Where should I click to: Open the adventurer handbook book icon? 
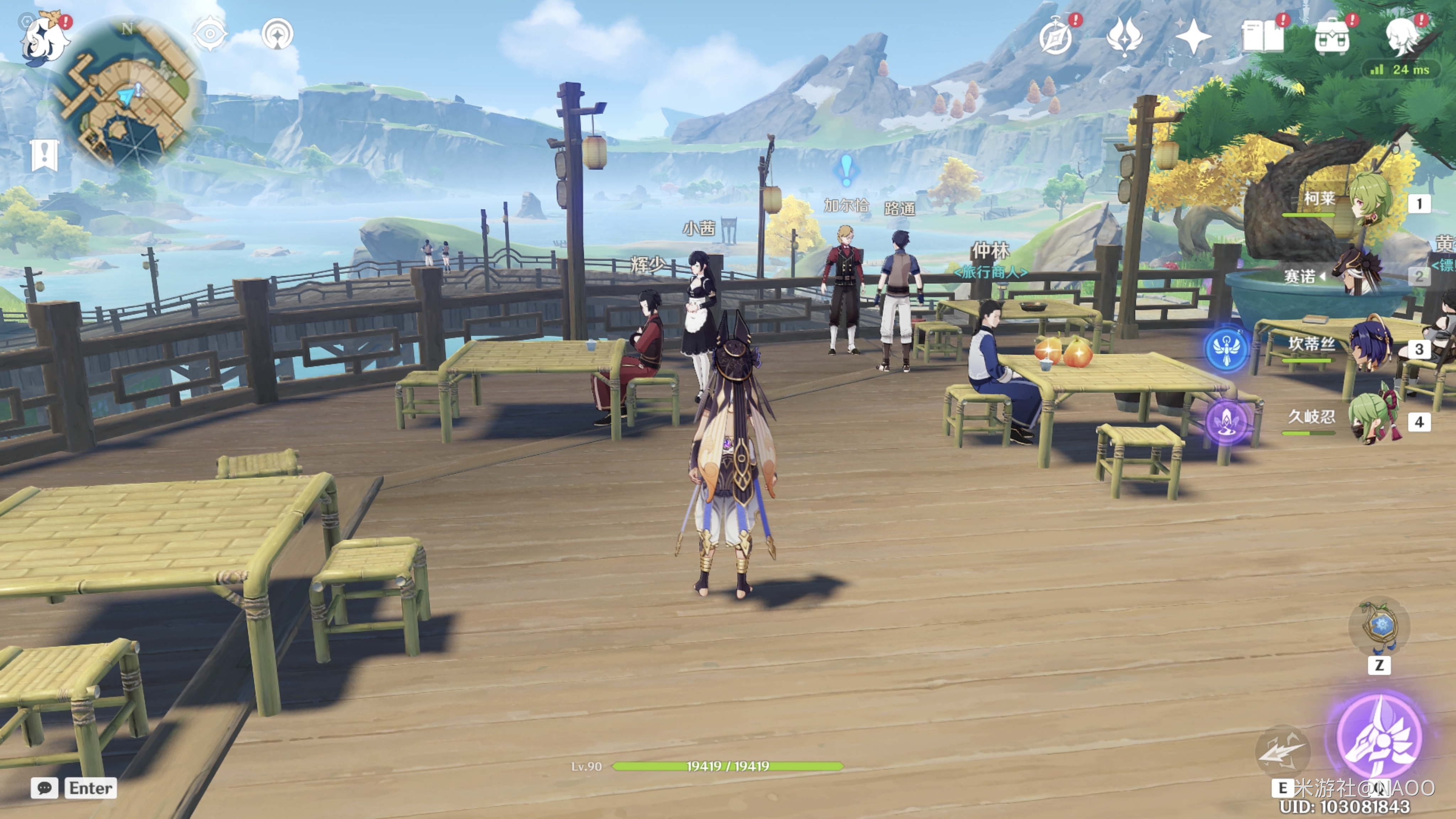pos(1262,37)
